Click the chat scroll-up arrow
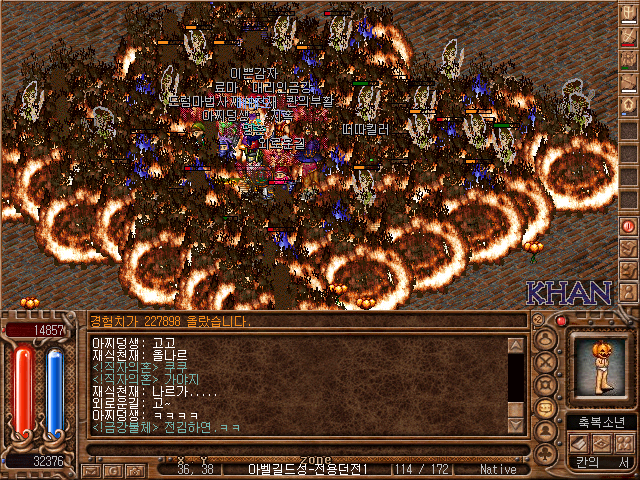The width and height of the screenshot is (640, 480). pos(515,346)
